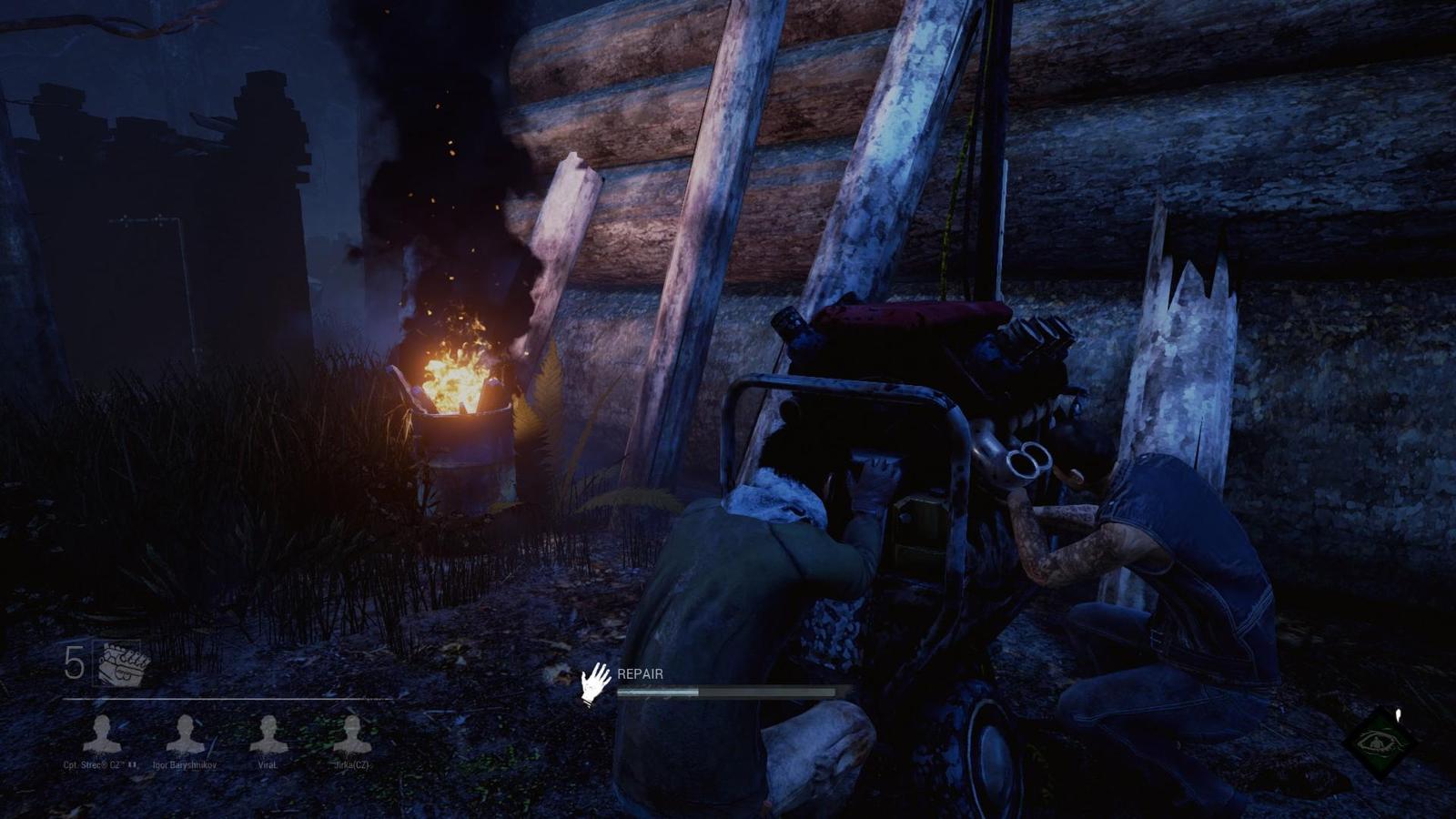Click the ViraL player name label
This screenshot has width=1456, height=819.
[269, 767]
